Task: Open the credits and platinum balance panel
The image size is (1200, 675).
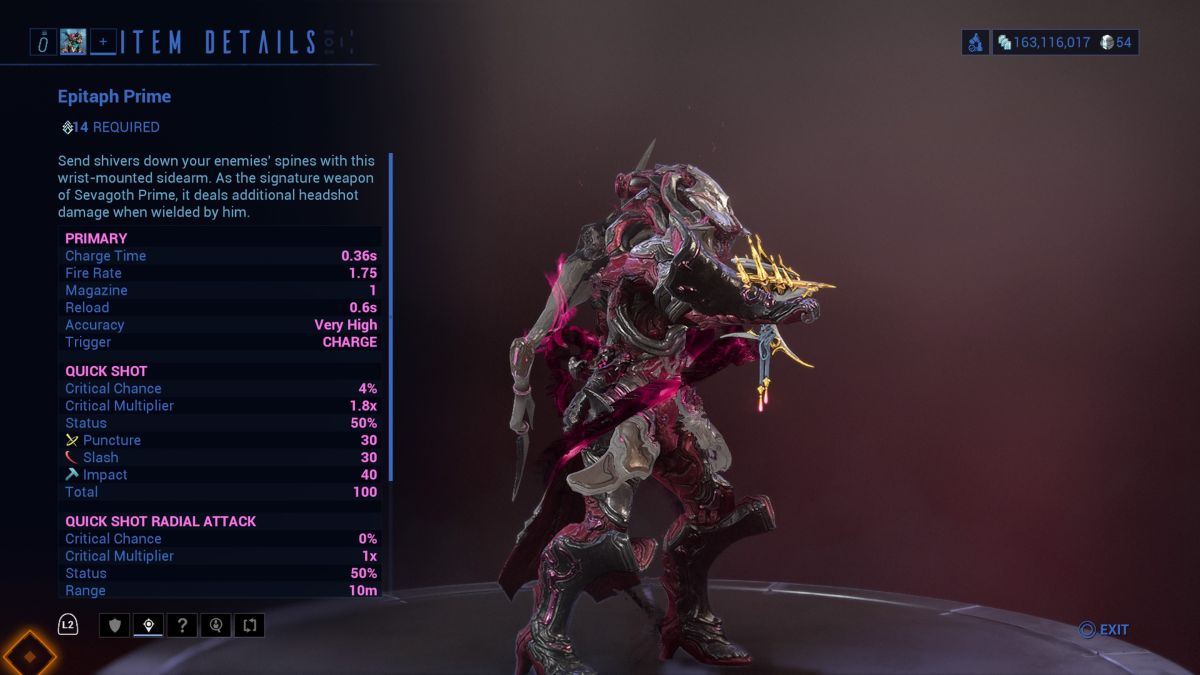Action: 1065,42
